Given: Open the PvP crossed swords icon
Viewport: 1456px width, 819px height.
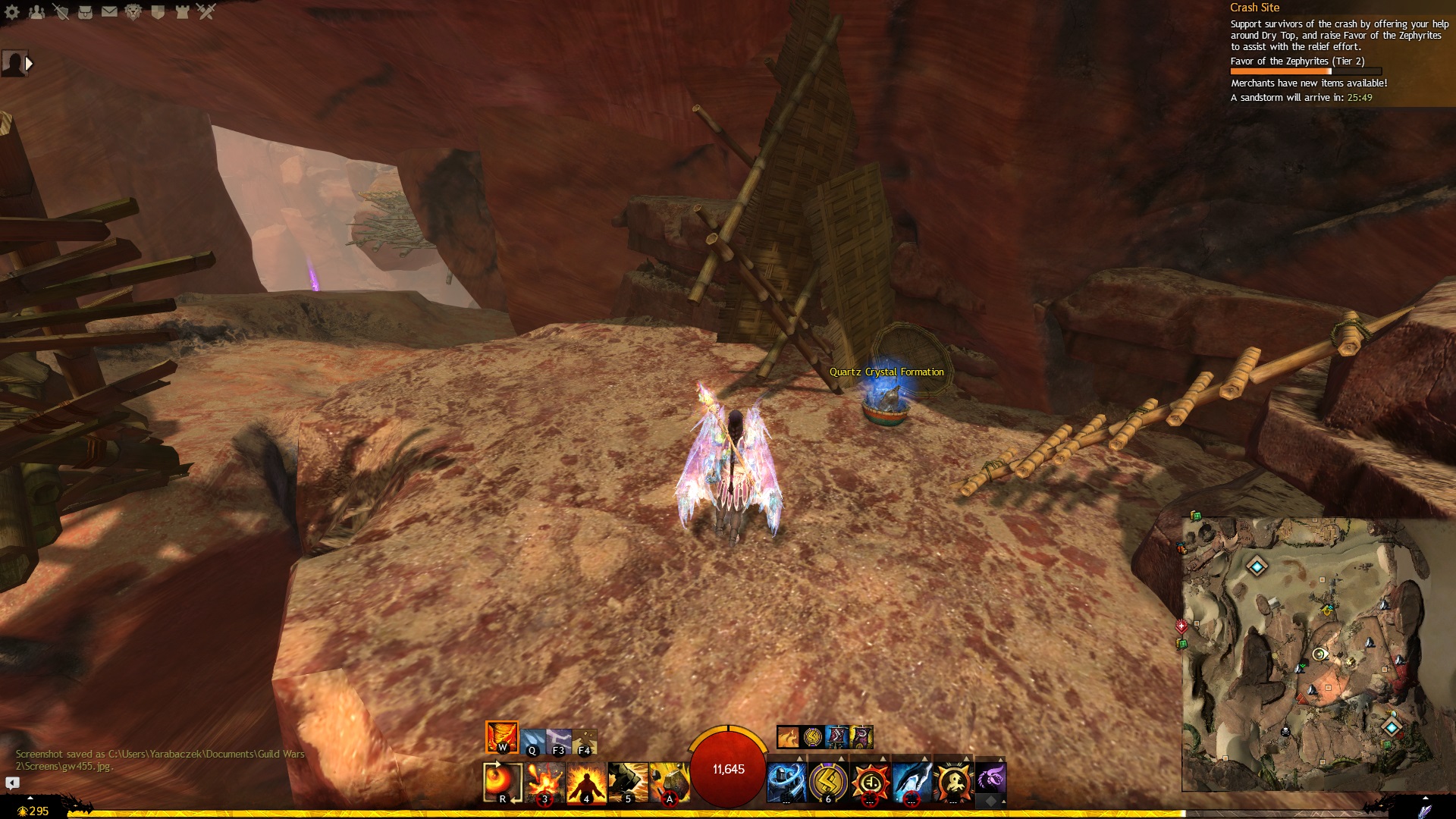Looking at the screenshot, I should (x=206, y=11).
